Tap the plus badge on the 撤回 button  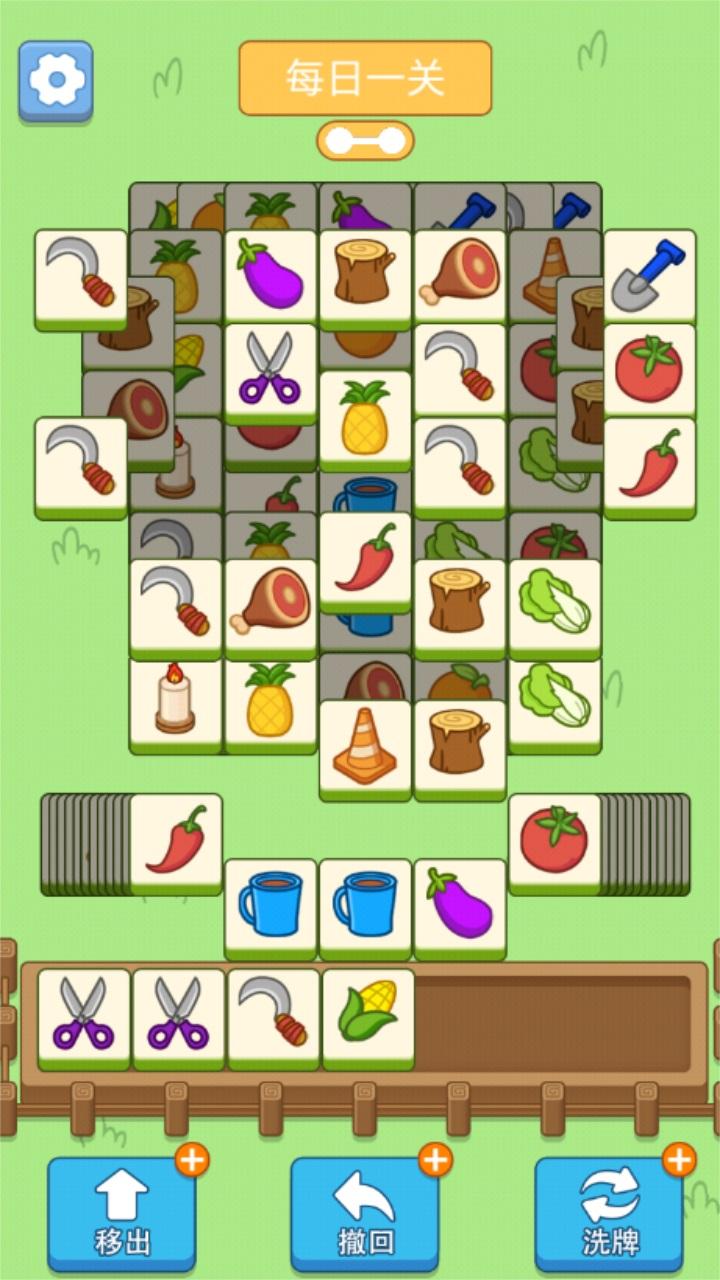pos(435,1160)
